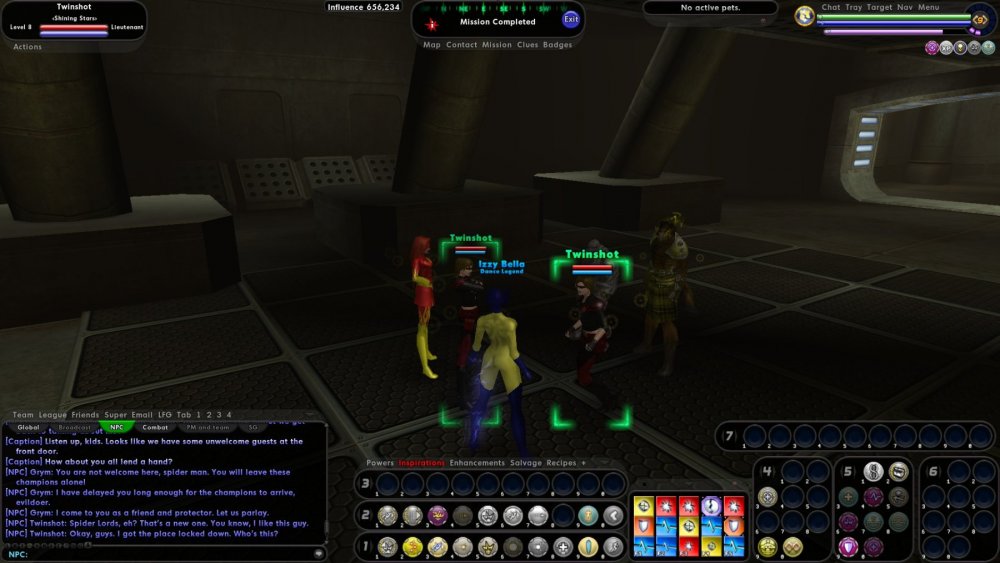
Task: View the Badges window
Action: coord(558,45)
